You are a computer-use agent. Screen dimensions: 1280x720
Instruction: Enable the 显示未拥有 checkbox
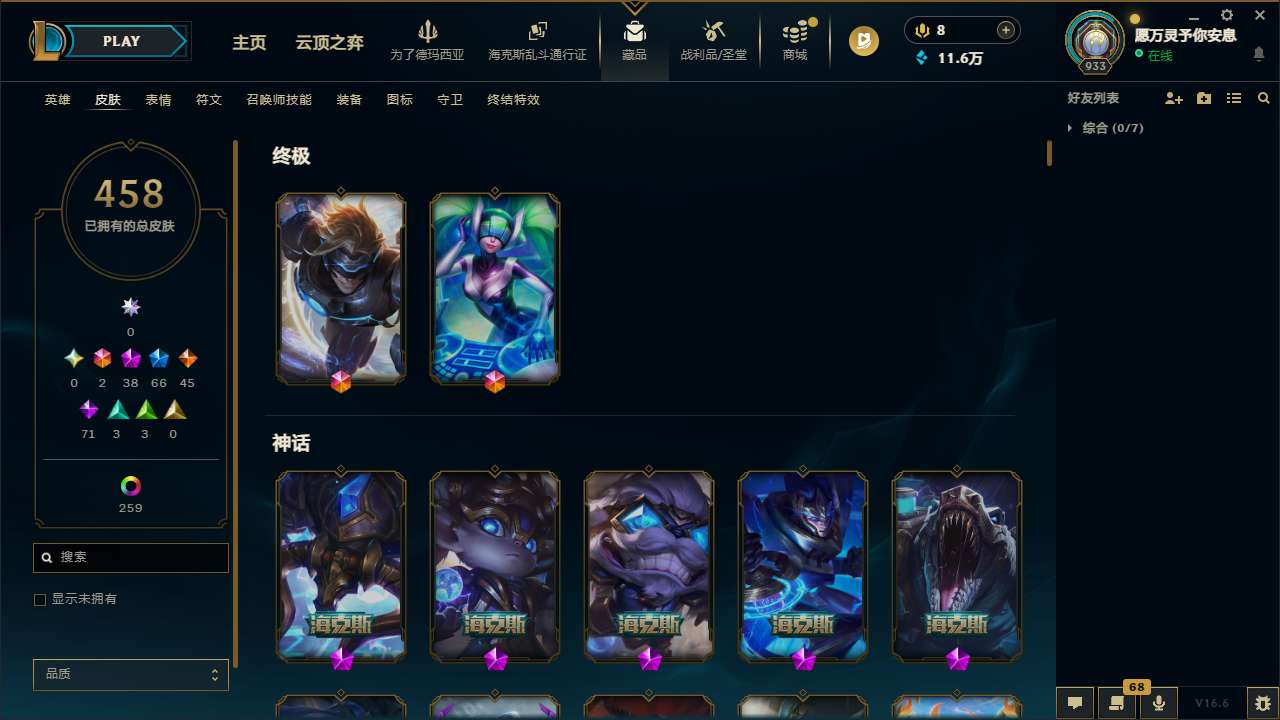tap(40, 599)
